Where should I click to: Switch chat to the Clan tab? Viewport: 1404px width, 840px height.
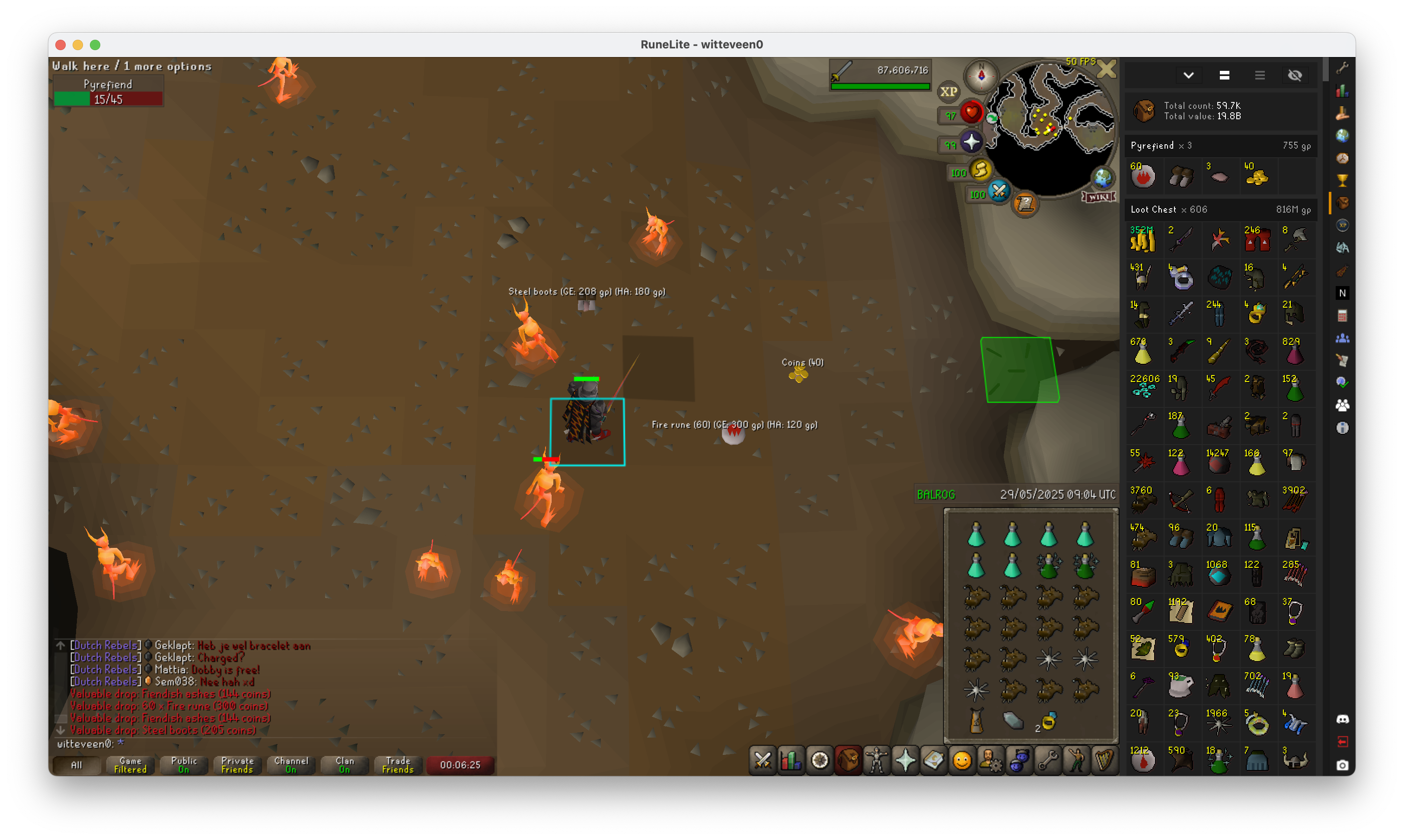[344, 765]
